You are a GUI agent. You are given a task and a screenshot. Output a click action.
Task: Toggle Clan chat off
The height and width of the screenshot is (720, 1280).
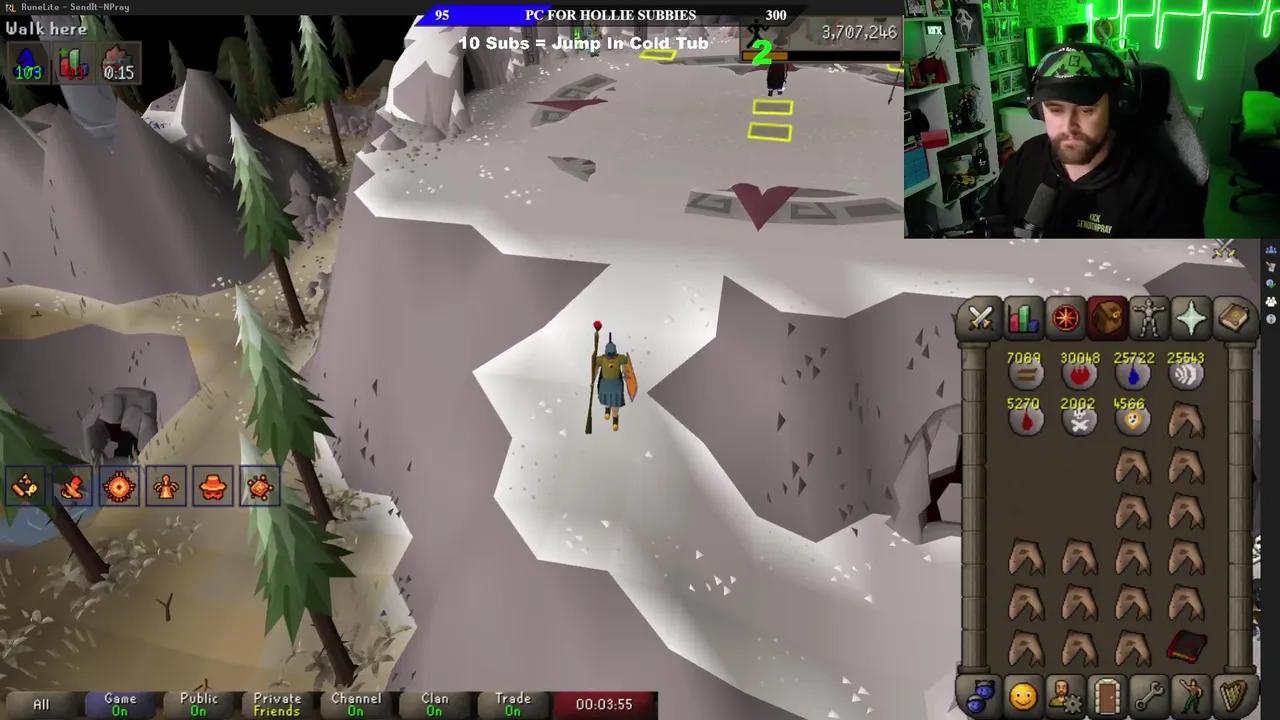click(x=434, y=704)
